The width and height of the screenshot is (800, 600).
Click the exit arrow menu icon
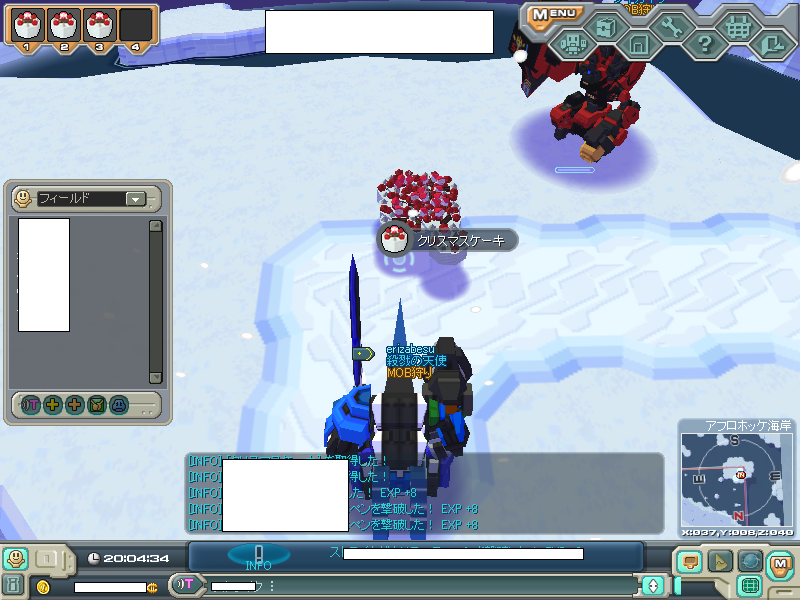[x=771, y=44]
